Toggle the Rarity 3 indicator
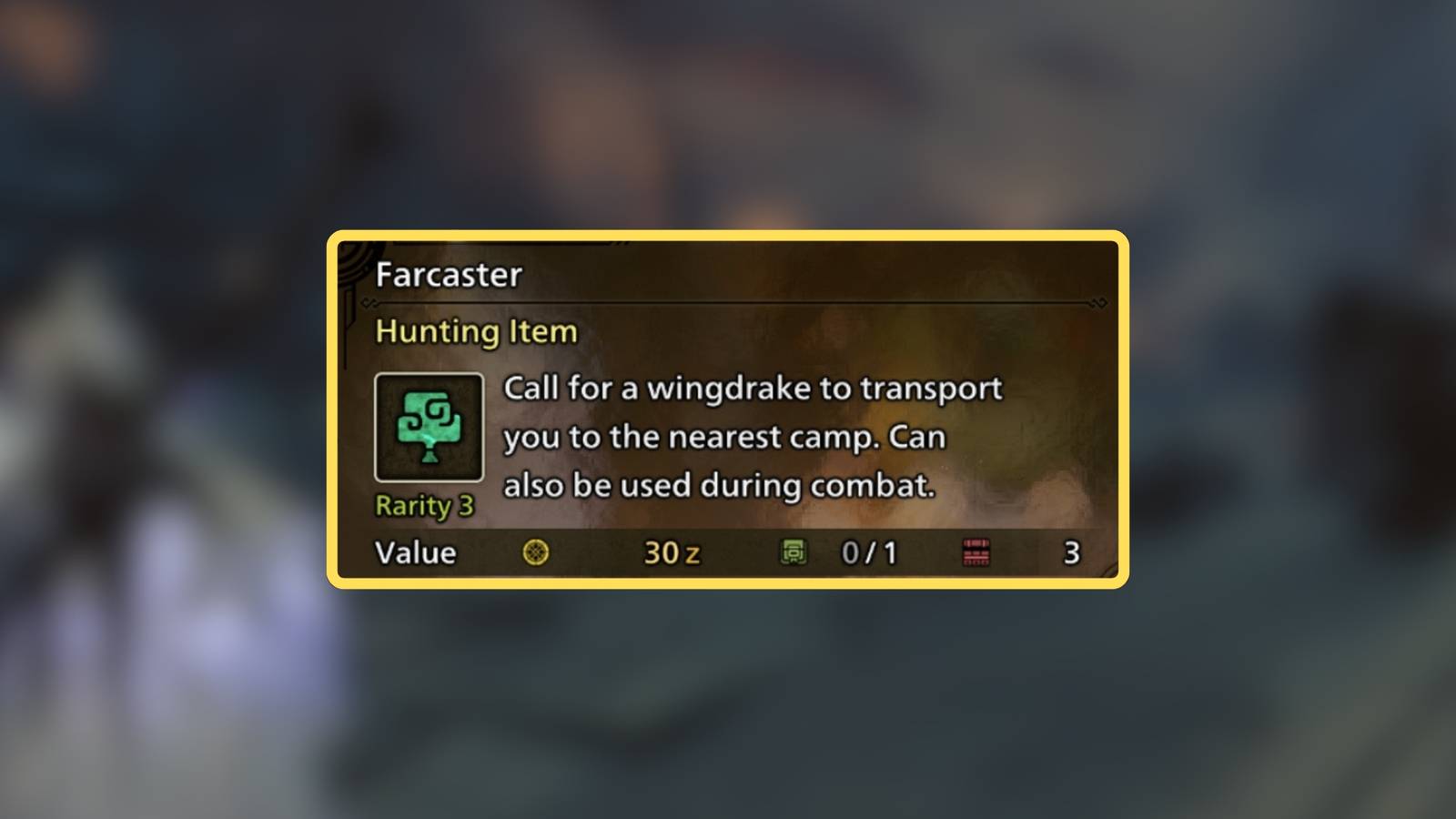The height and width of the screenshot is (819, 1456). [x=424, y=507]
